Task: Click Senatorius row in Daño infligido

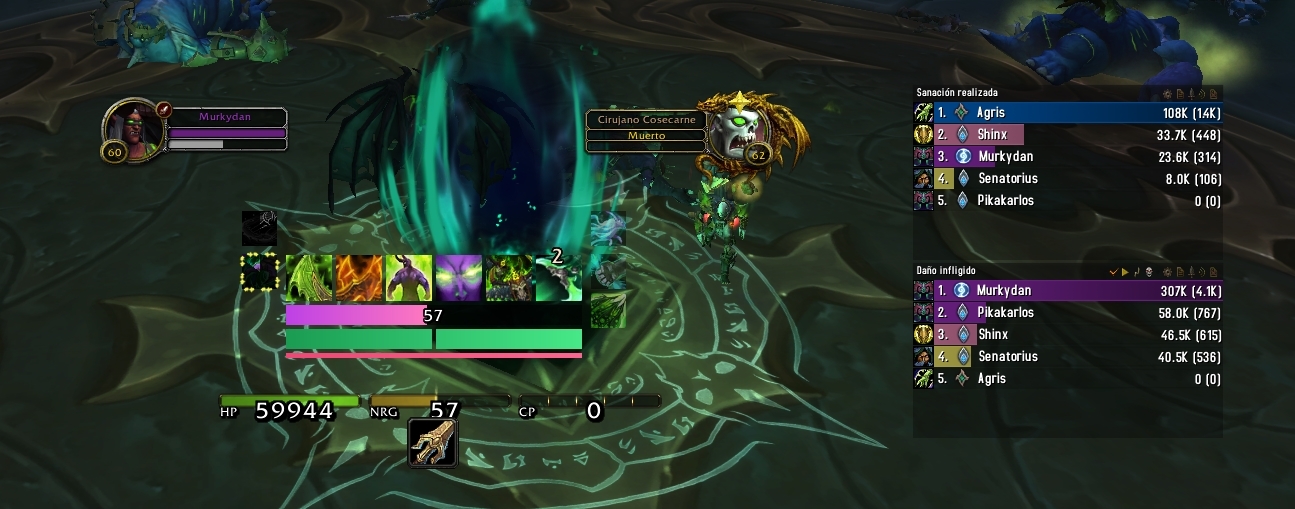Action: [x=1068, y=357]
